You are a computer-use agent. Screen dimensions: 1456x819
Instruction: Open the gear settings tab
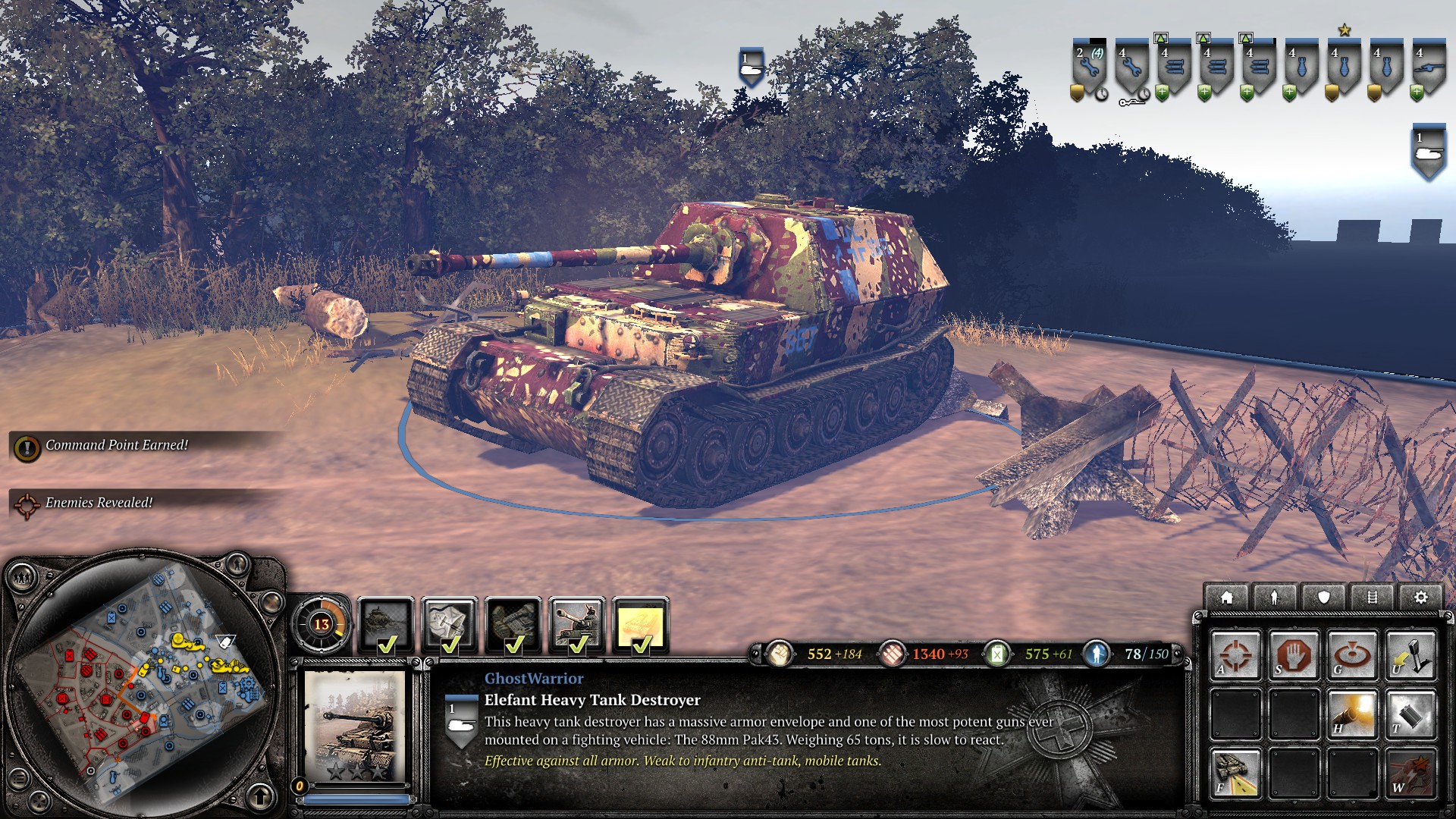click(x=1420, y=598)
